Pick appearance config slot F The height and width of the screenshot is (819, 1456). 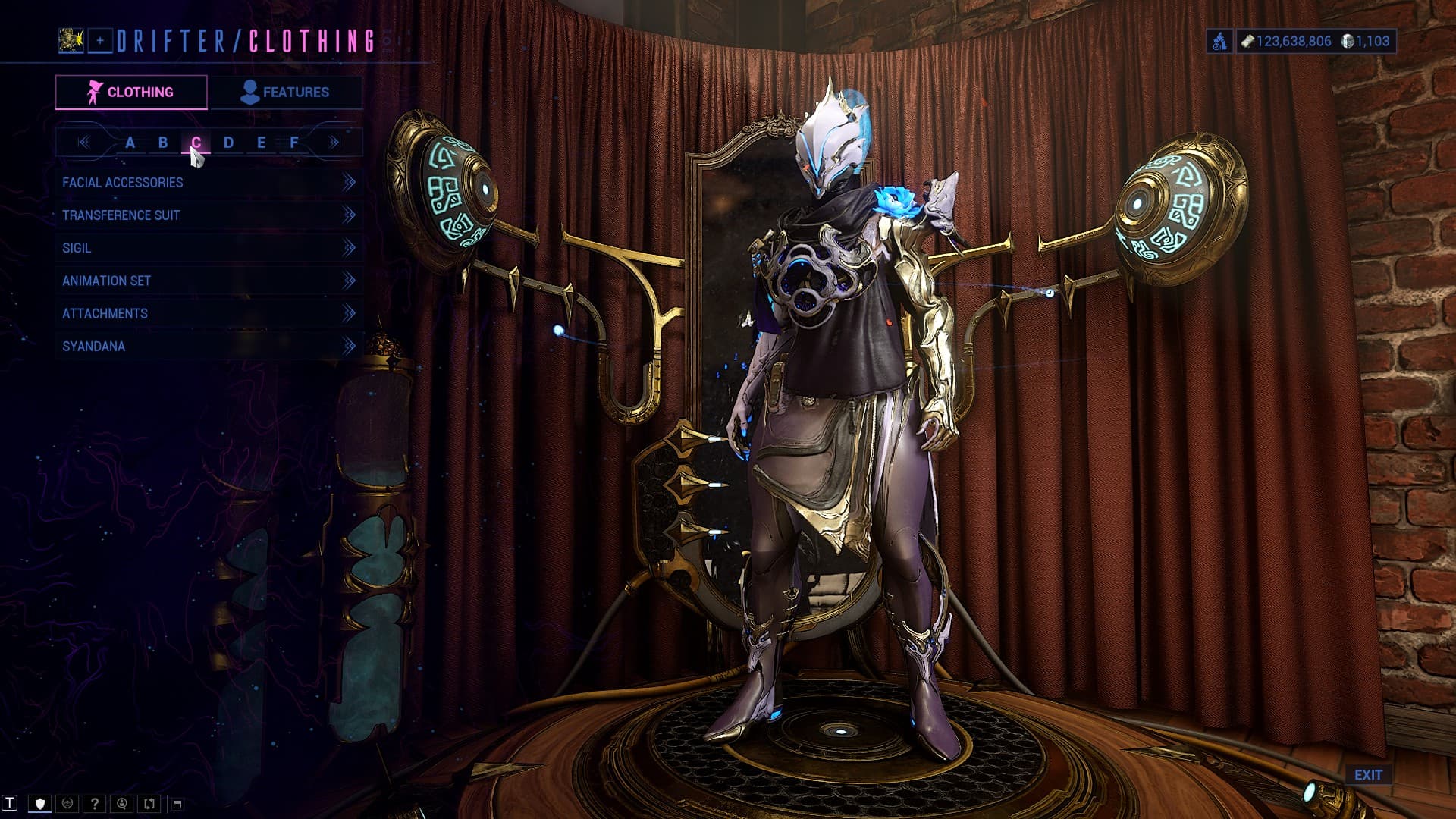pos(294,143)
